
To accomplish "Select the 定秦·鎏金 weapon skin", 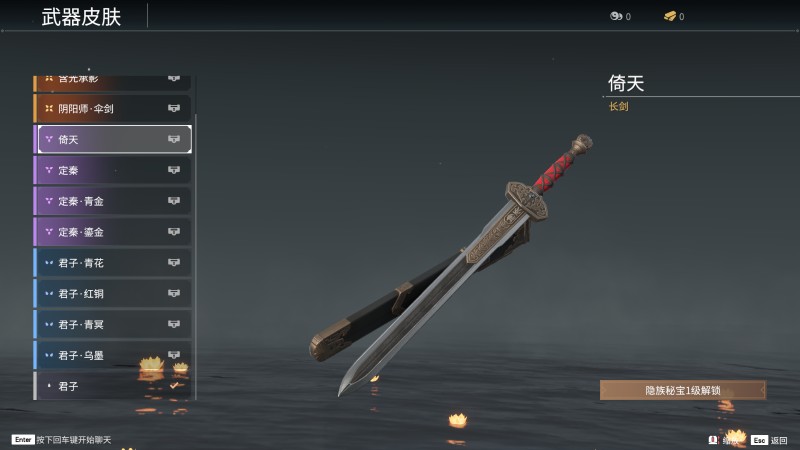I will [x=112, y=232].
